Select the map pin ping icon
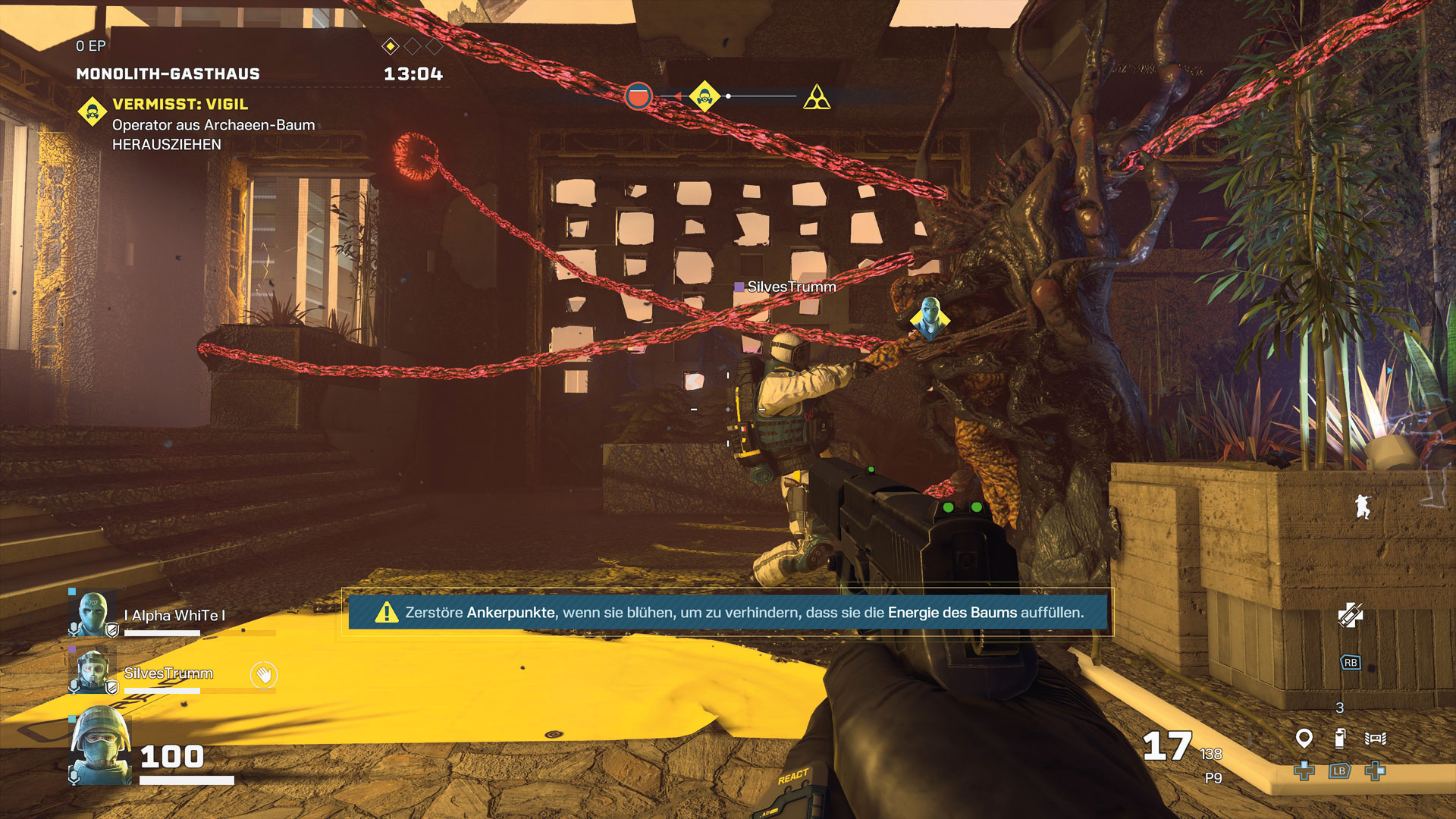The image size is (1456, 819). (1304, 737)
